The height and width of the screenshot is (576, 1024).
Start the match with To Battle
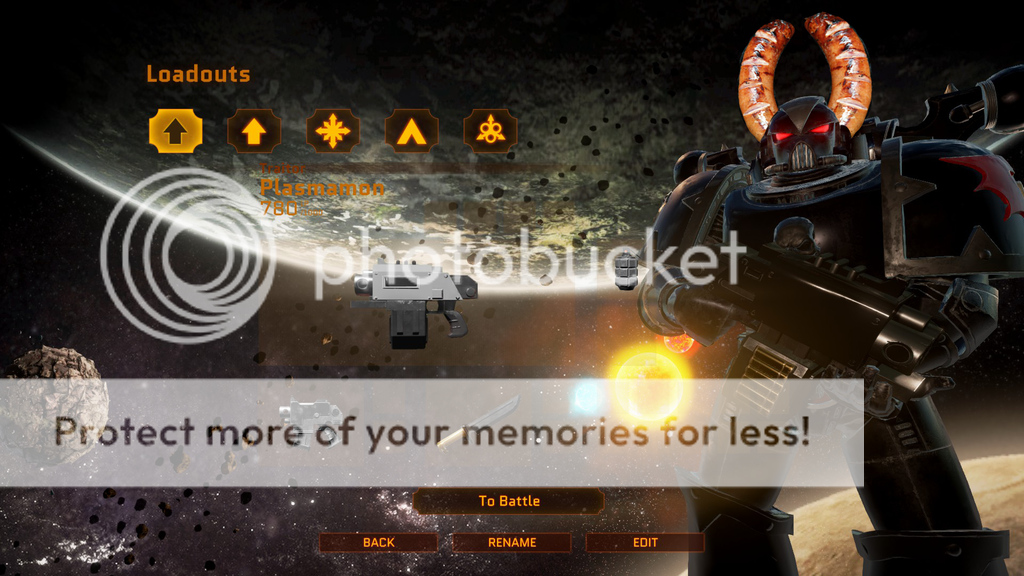click(508, 501)
